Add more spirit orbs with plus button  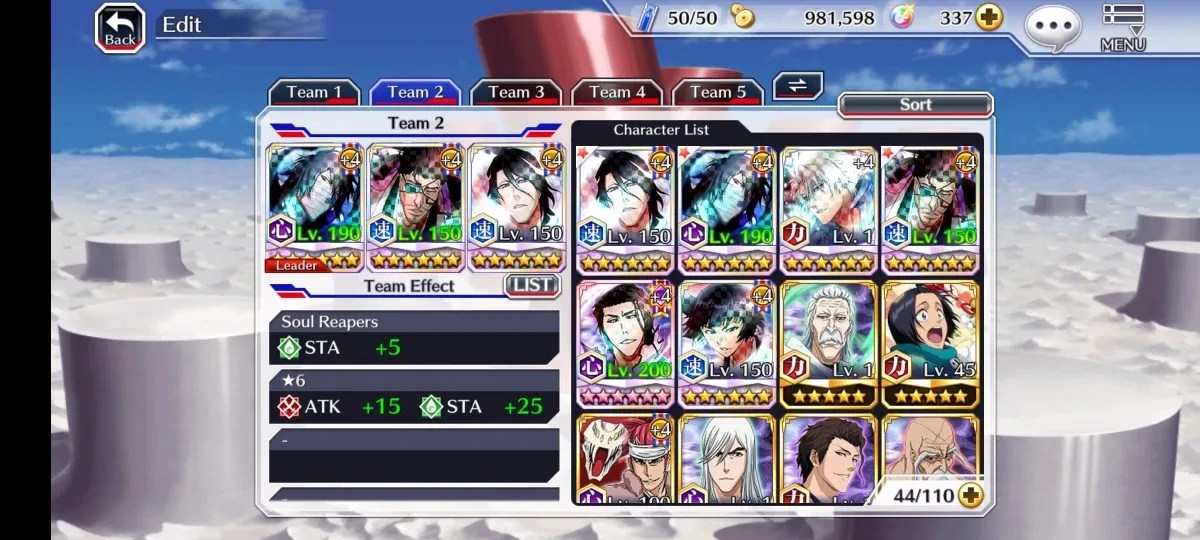(x=989, y=19)
